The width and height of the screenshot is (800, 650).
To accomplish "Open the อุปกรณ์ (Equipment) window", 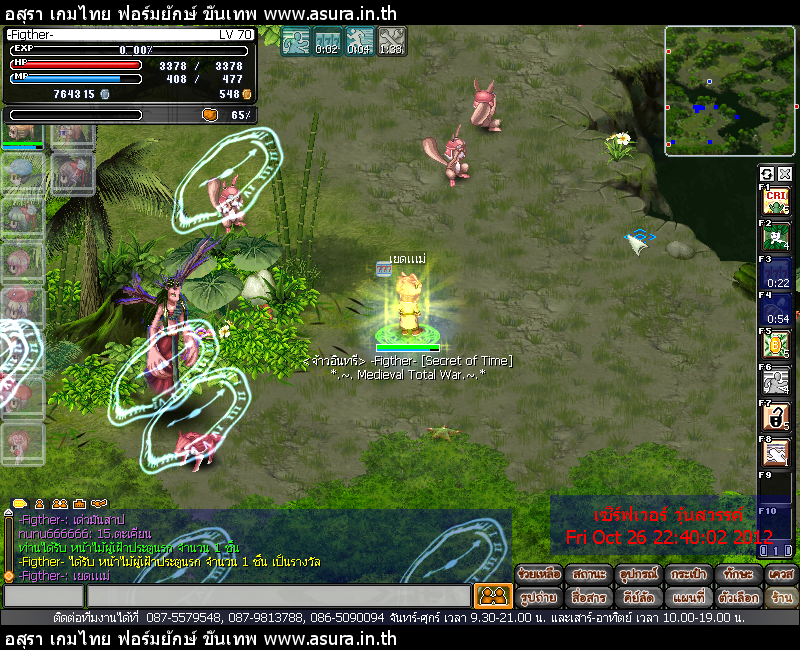I will point(637,575).
